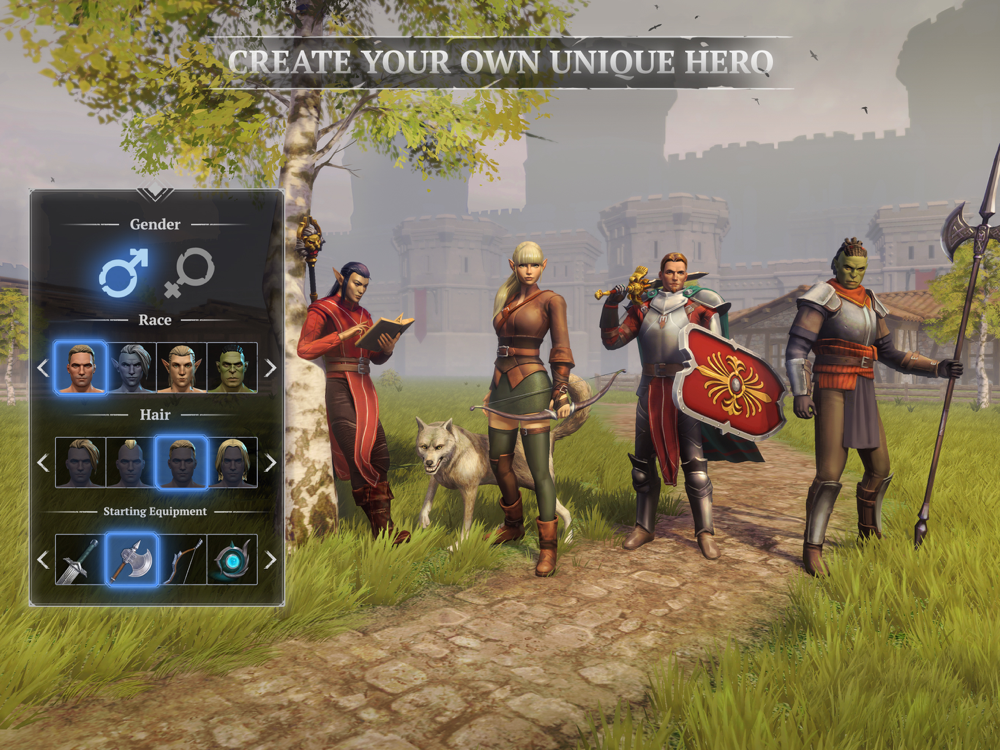Select the glowing blue amulet equipment
Image resolution: width=1000 pixels, height=750 pixels.
[232, 559]
